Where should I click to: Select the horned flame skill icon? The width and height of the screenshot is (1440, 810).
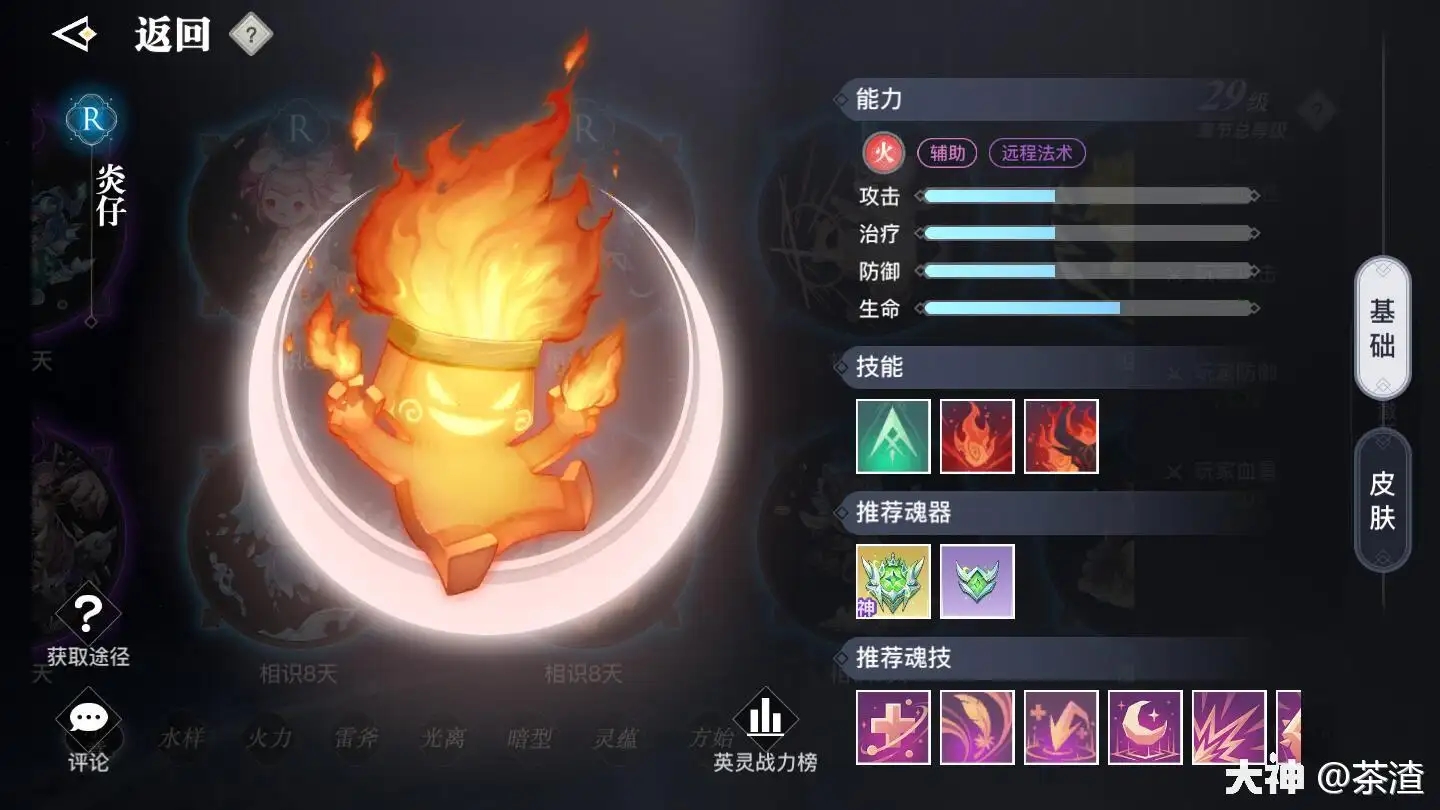pyautogui.click(x=1061, y=436)
